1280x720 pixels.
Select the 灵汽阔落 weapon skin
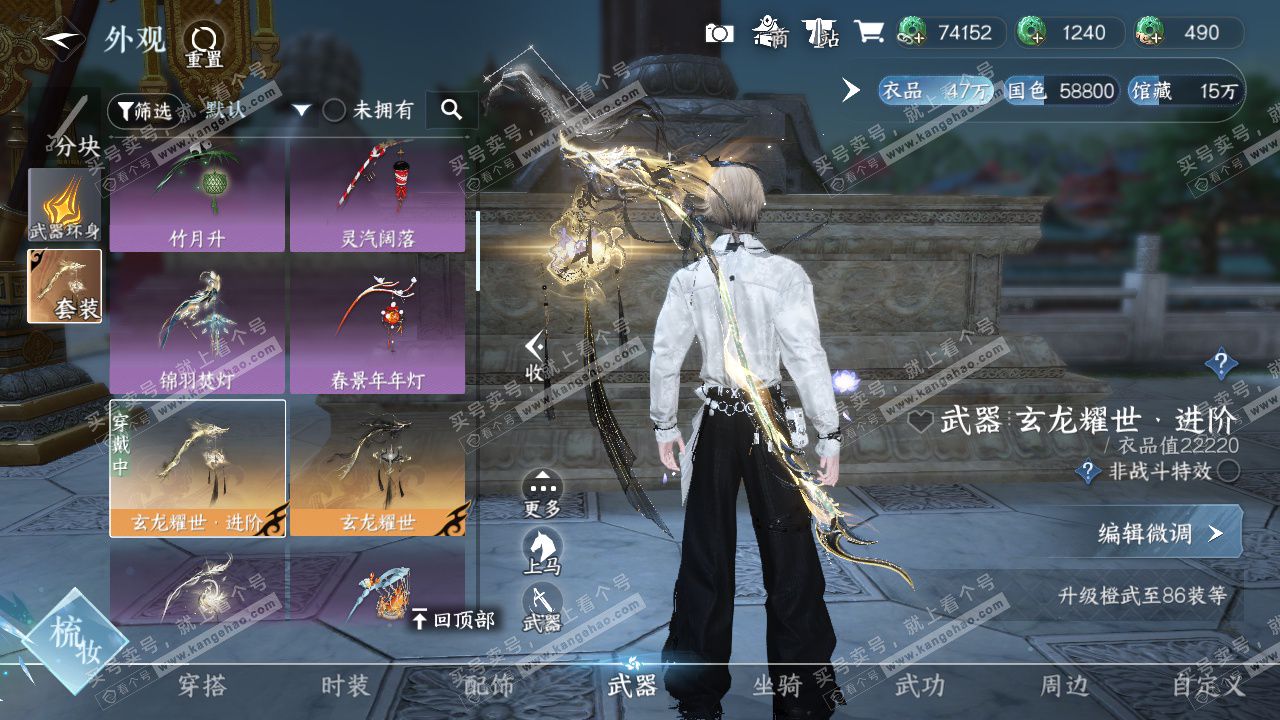click(x=377, y=197)
